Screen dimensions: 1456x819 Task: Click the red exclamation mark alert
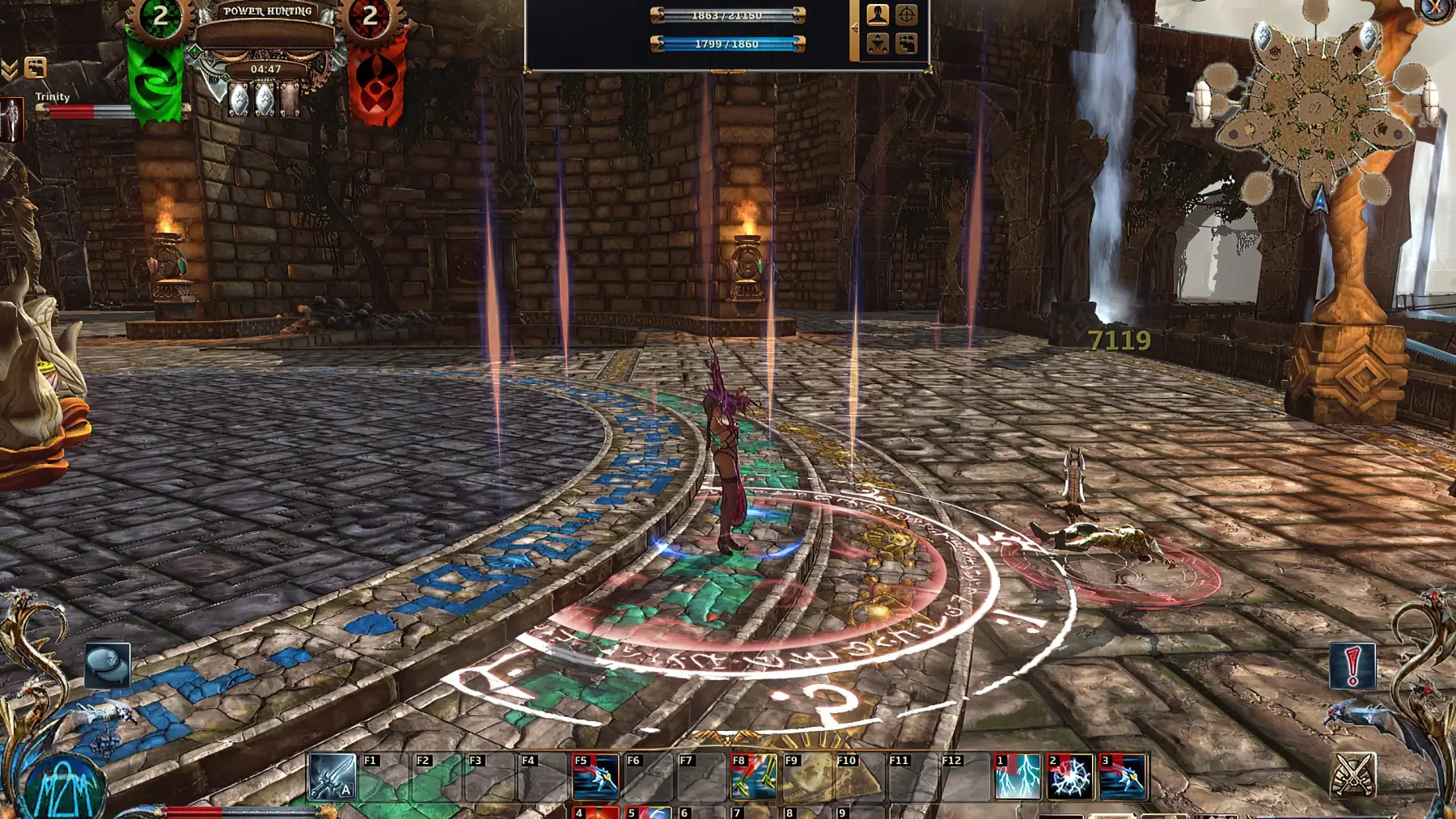(x=1352, y=665)
